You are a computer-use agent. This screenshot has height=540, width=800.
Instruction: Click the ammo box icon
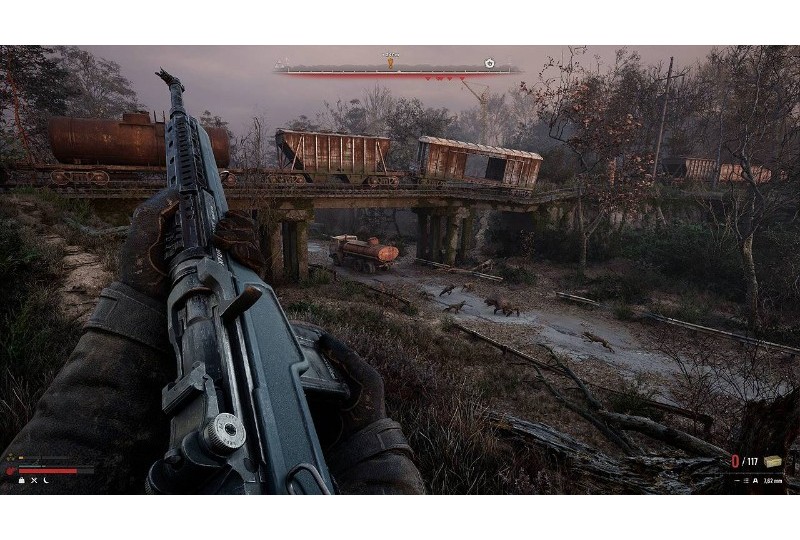pyautogui.click(x=773, y=461)
